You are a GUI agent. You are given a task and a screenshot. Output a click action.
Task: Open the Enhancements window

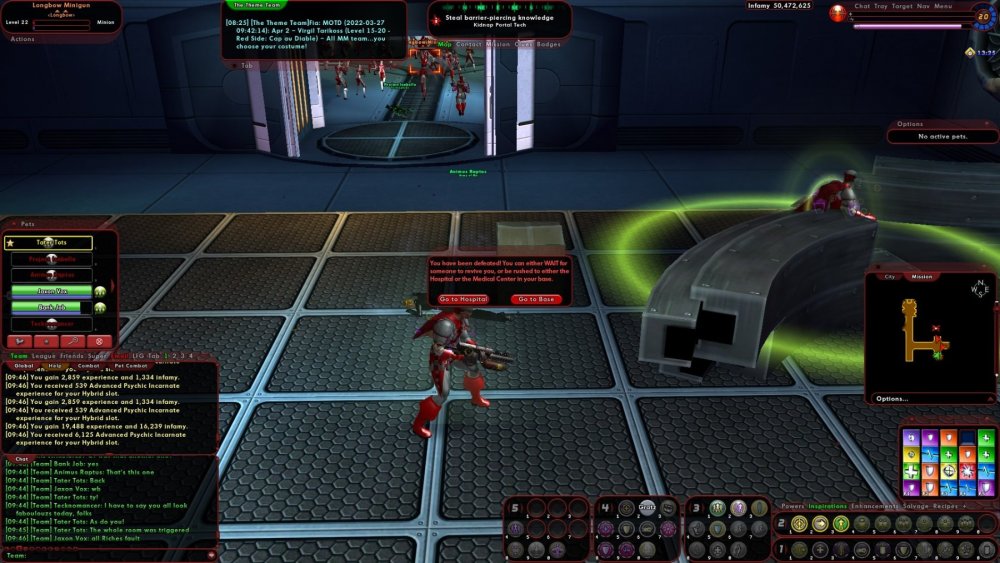click(876, 506)
